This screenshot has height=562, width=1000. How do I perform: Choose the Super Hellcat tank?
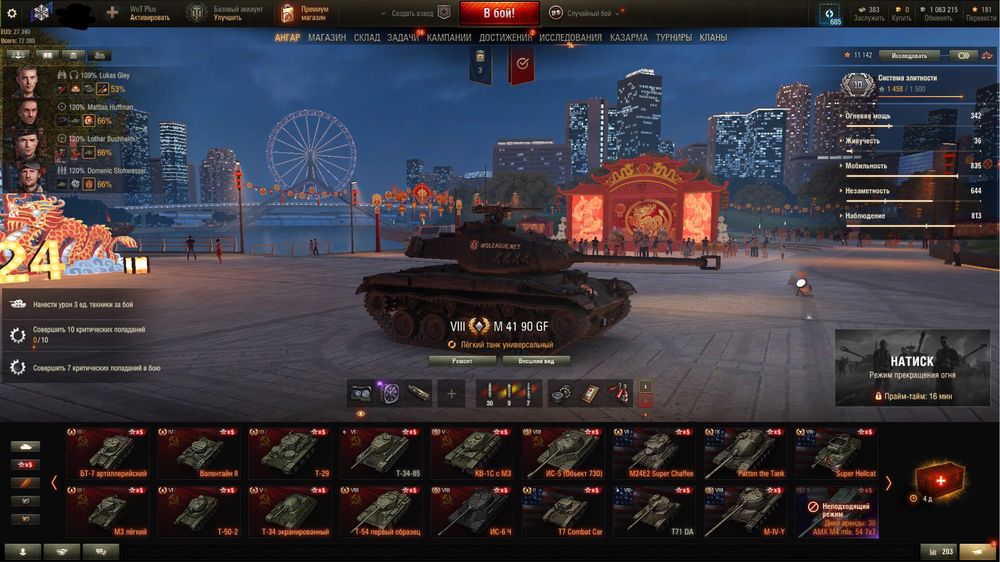[x=837, y=452]
